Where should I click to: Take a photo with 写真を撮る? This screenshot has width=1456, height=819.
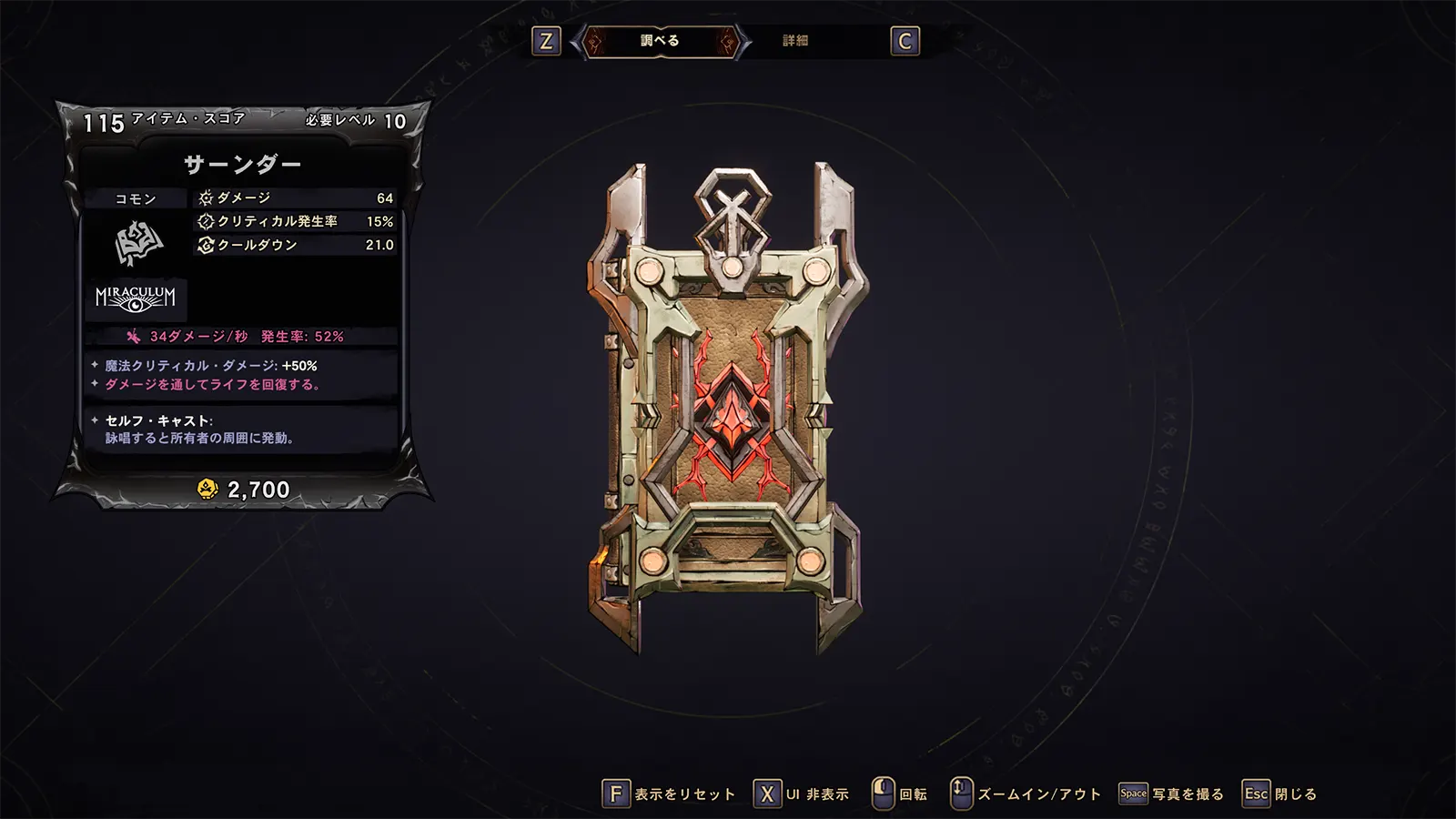click(x=1172, y=794)
